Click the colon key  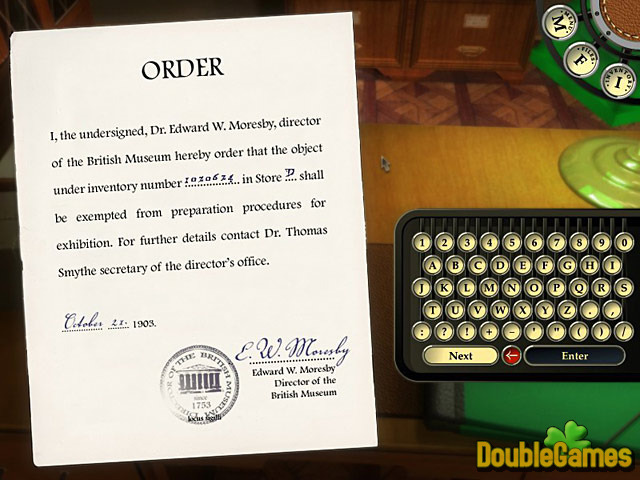(x=424, y=331)
